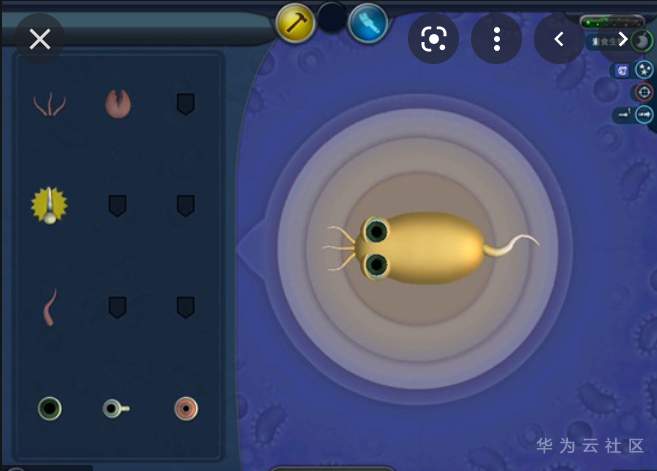Viewport: 657px width, 471px height.
Task: Choose the yellow spiked spike part
Action: pos(49,204)
